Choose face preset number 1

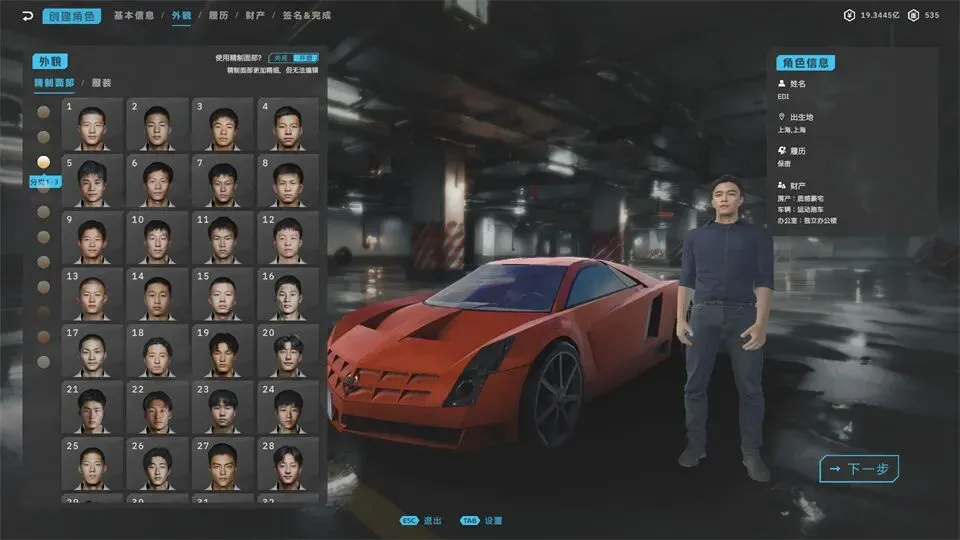92,125
